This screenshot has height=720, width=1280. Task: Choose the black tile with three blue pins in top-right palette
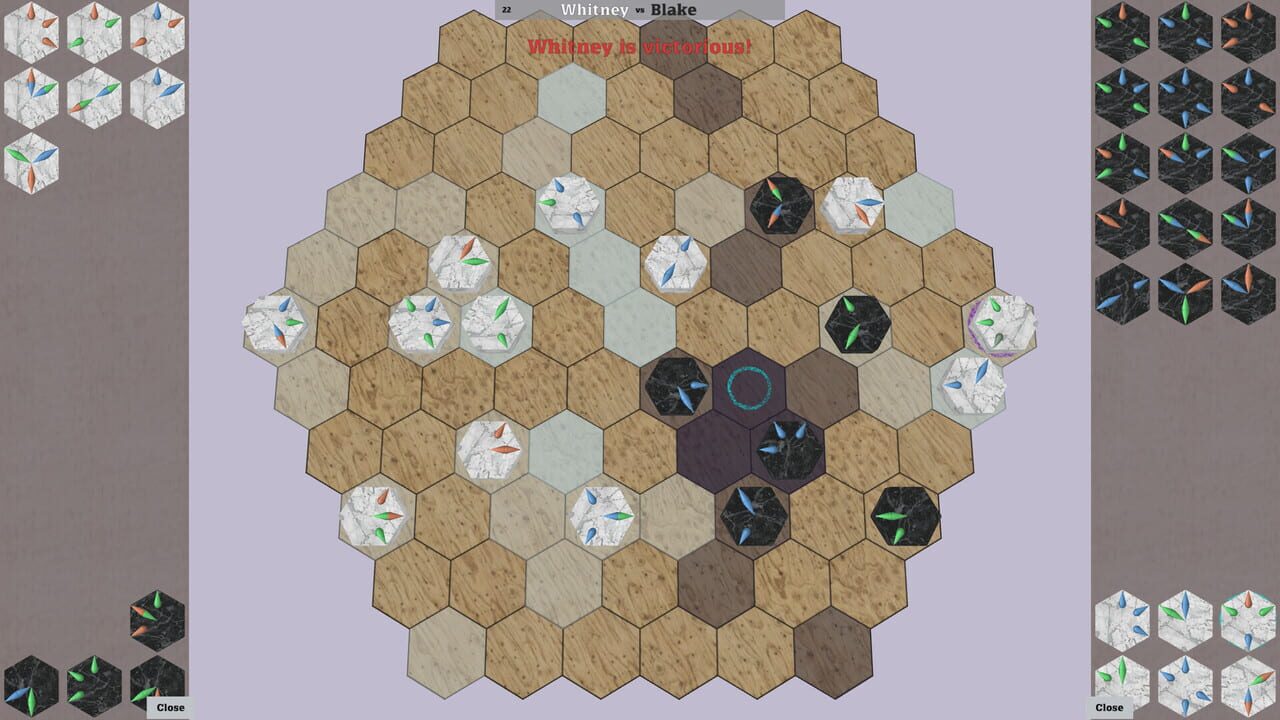(1184, 95)
